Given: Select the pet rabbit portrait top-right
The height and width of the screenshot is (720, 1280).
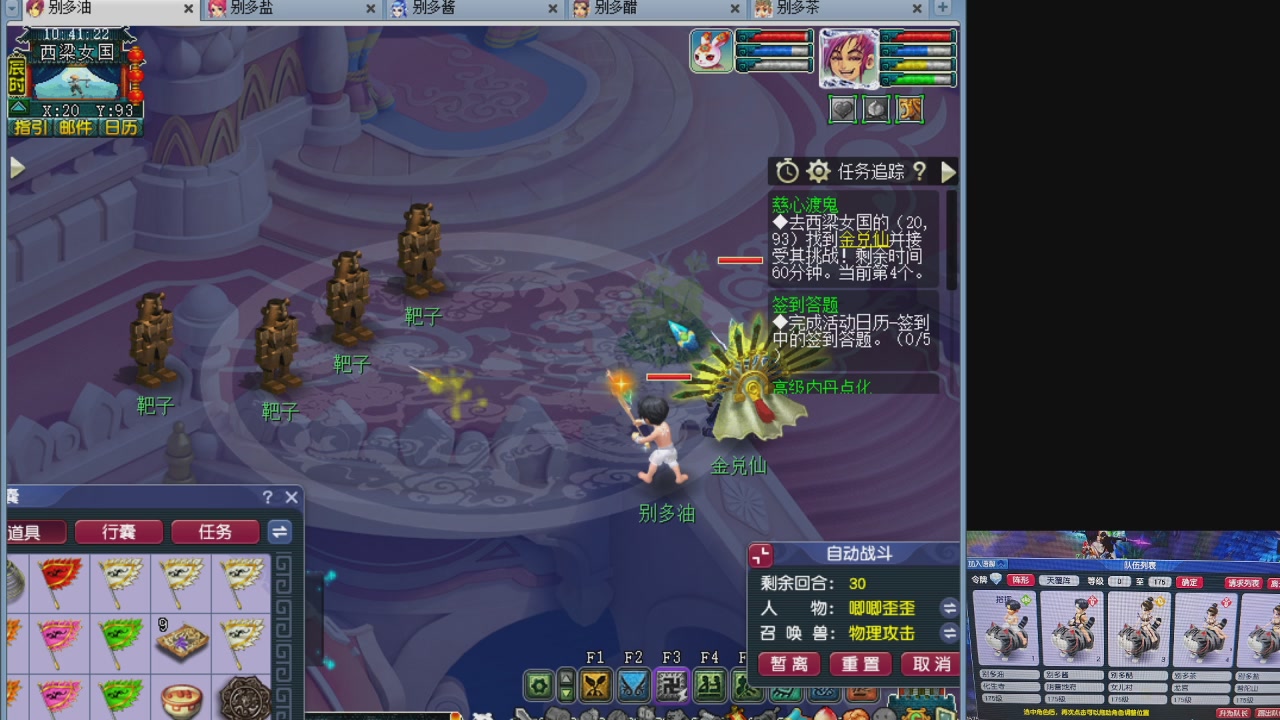Looking at the screenshot, I should click(x=710, y=50).
